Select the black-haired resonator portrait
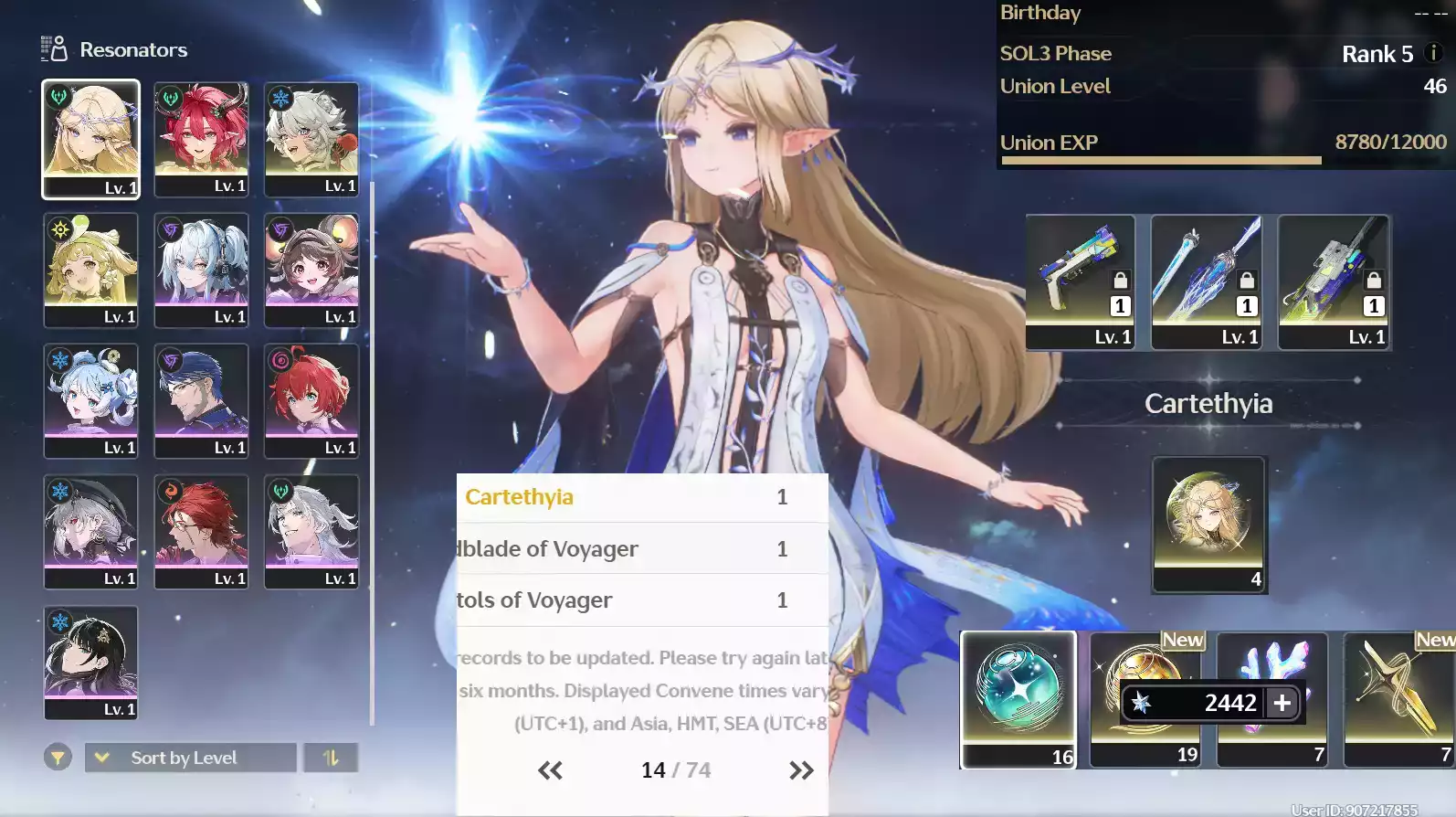The height and width of the screenshot is (817, 1456). [x=90, y=662]
